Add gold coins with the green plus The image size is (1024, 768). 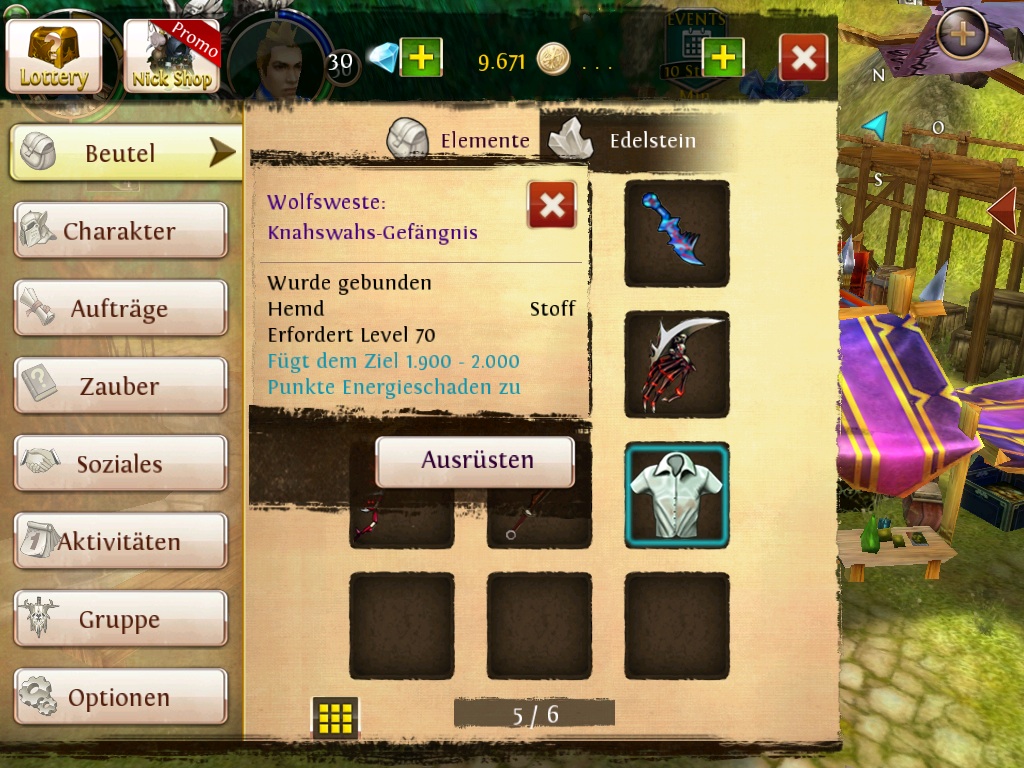[x=723, y=58]
